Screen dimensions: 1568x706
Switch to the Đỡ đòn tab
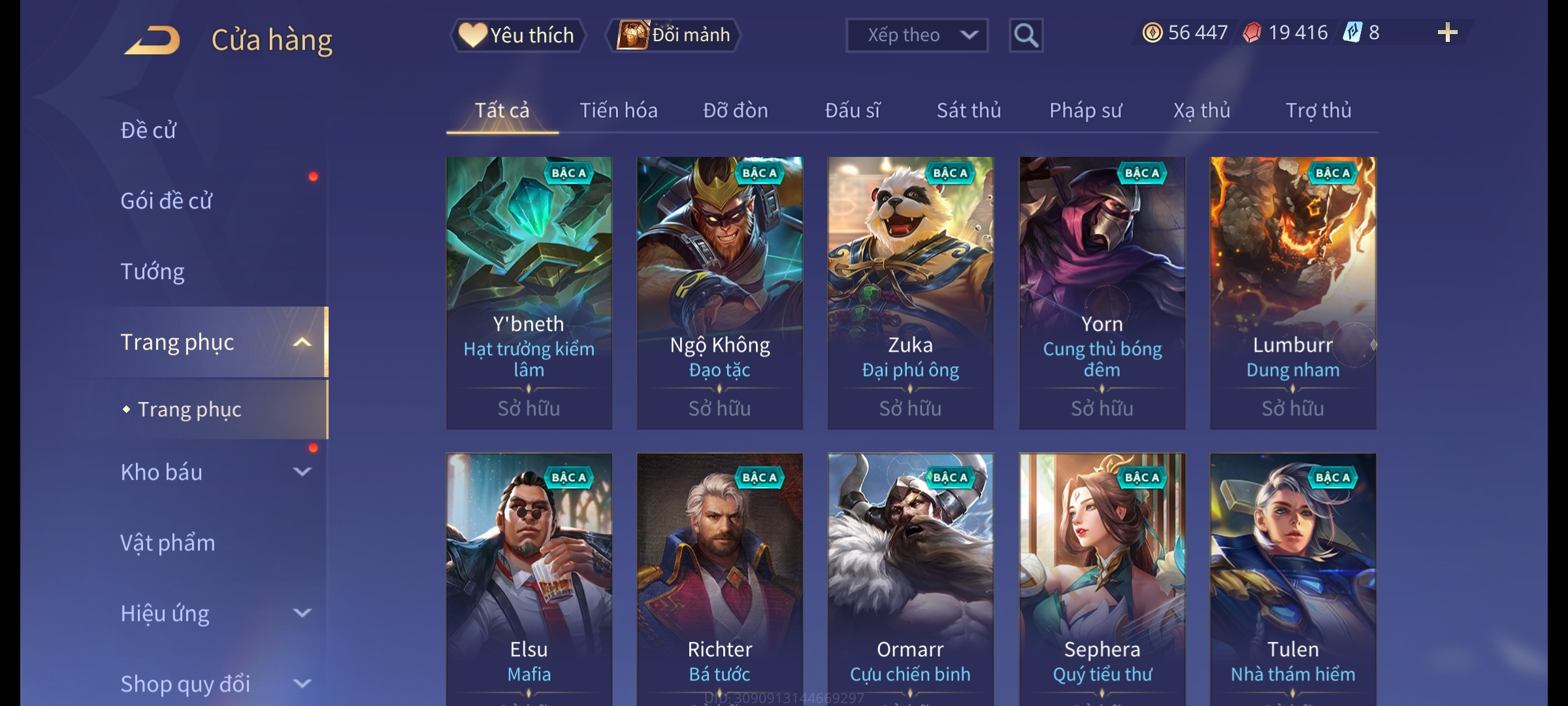click(x=735, y=110)
